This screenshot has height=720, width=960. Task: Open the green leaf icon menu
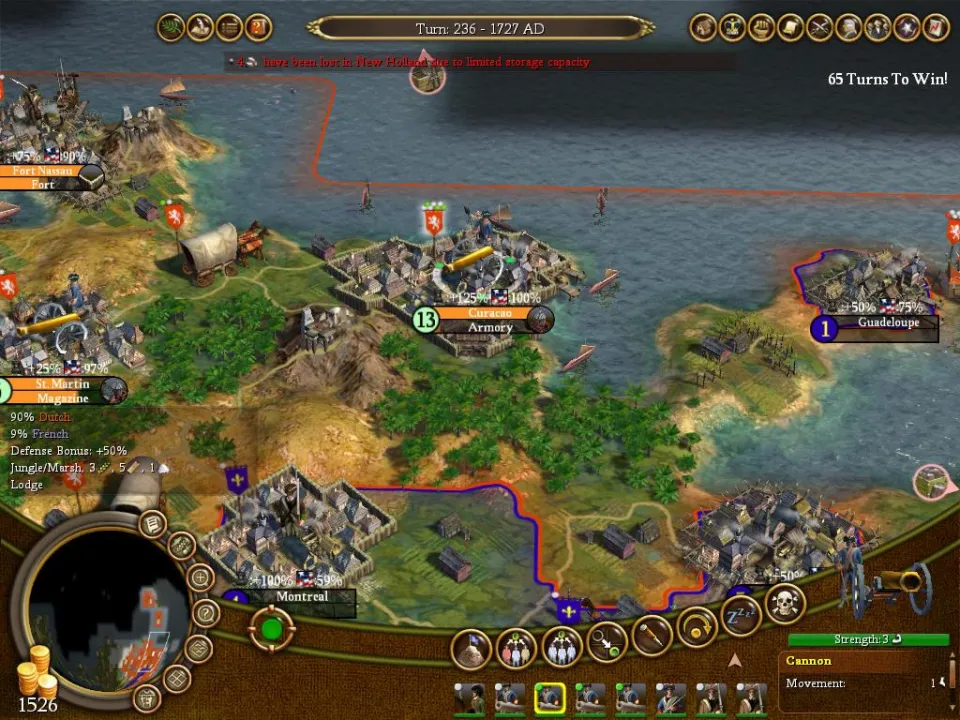tap(170, 27)
